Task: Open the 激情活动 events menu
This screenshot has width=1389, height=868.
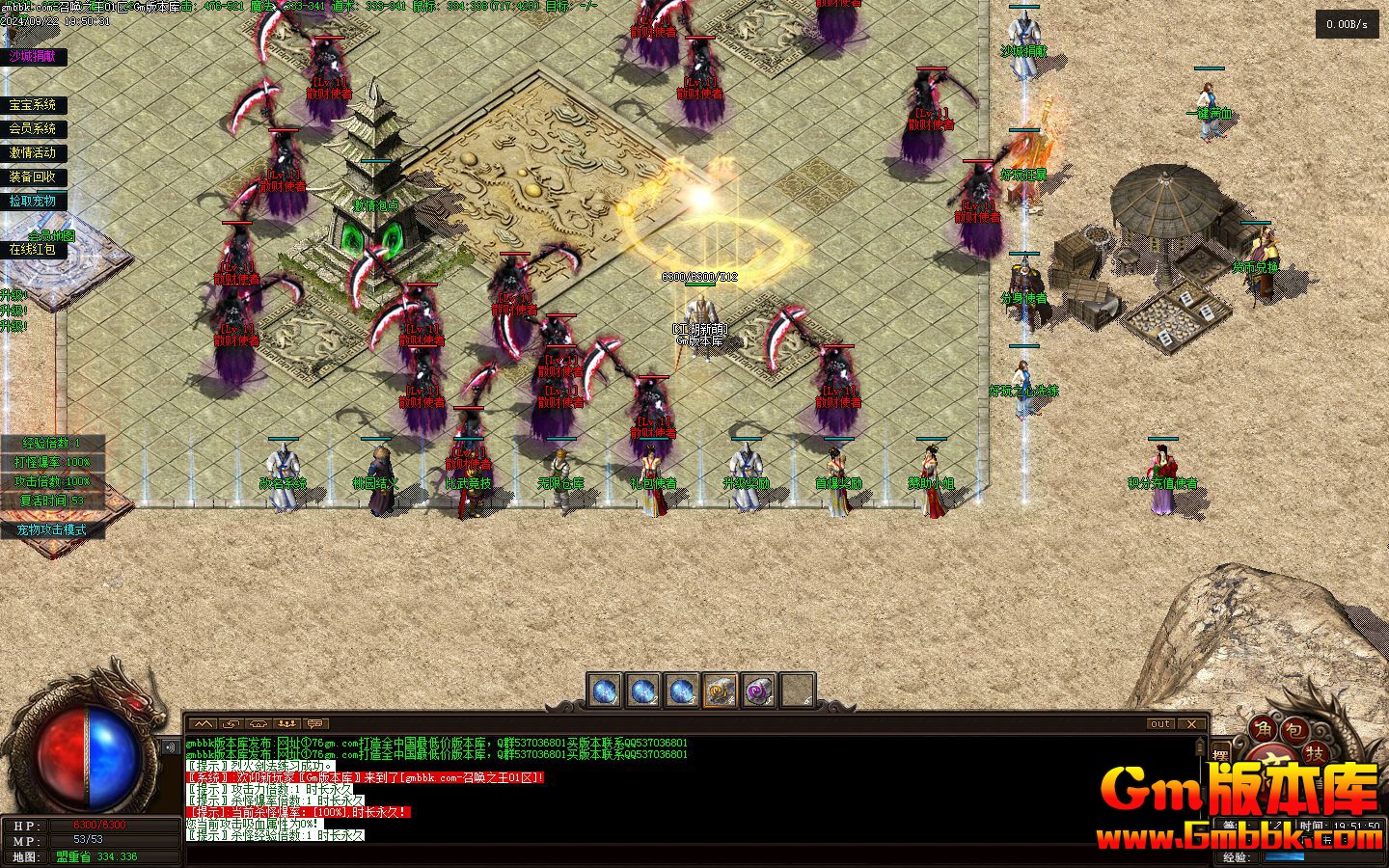Action: [33, 152]
